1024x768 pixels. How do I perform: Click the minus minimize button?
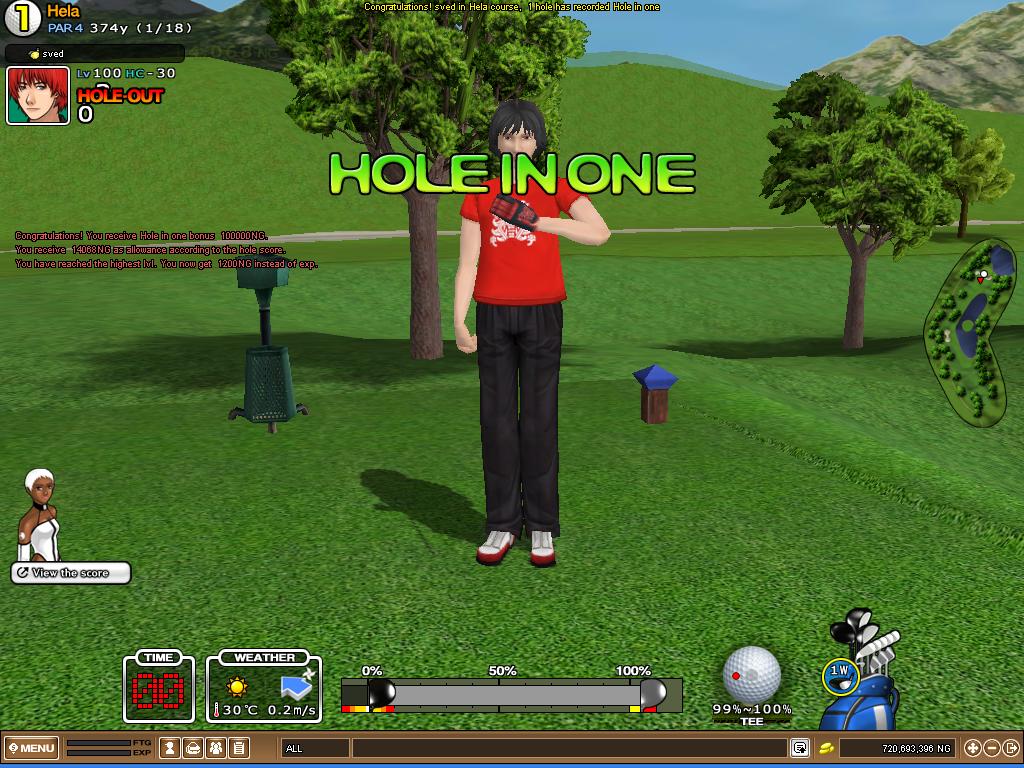(991, 748)
